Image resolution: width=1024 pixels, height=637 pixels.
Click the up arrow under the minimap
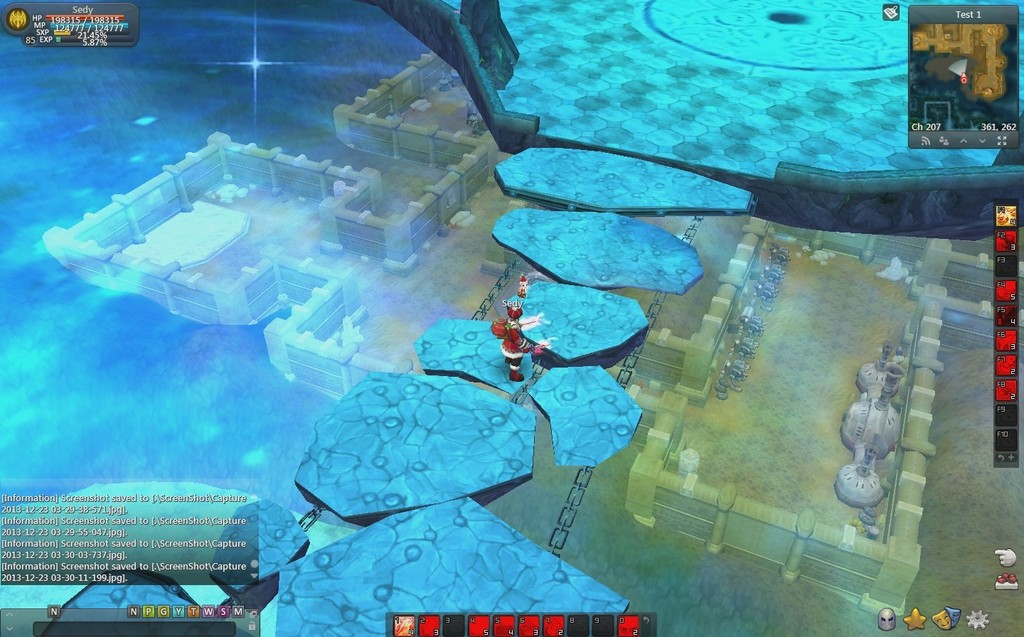pos(964,141)
